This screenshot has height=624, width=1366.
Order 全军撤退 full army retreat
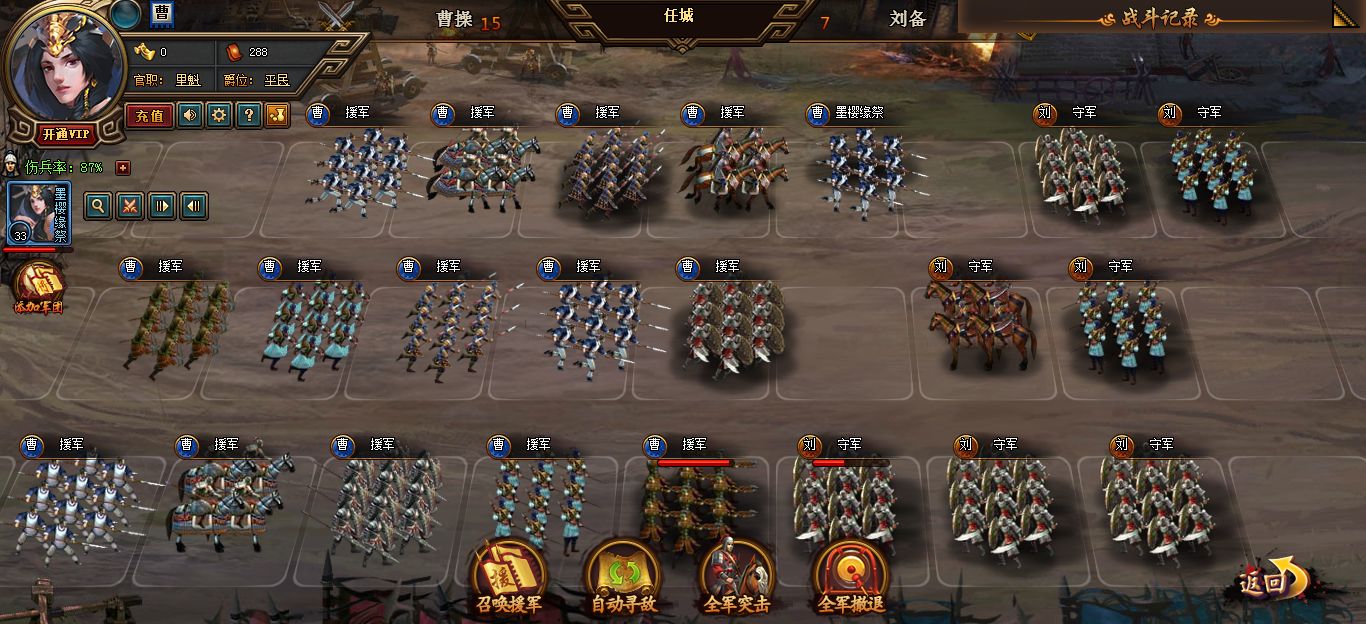[x=850, y=578]
